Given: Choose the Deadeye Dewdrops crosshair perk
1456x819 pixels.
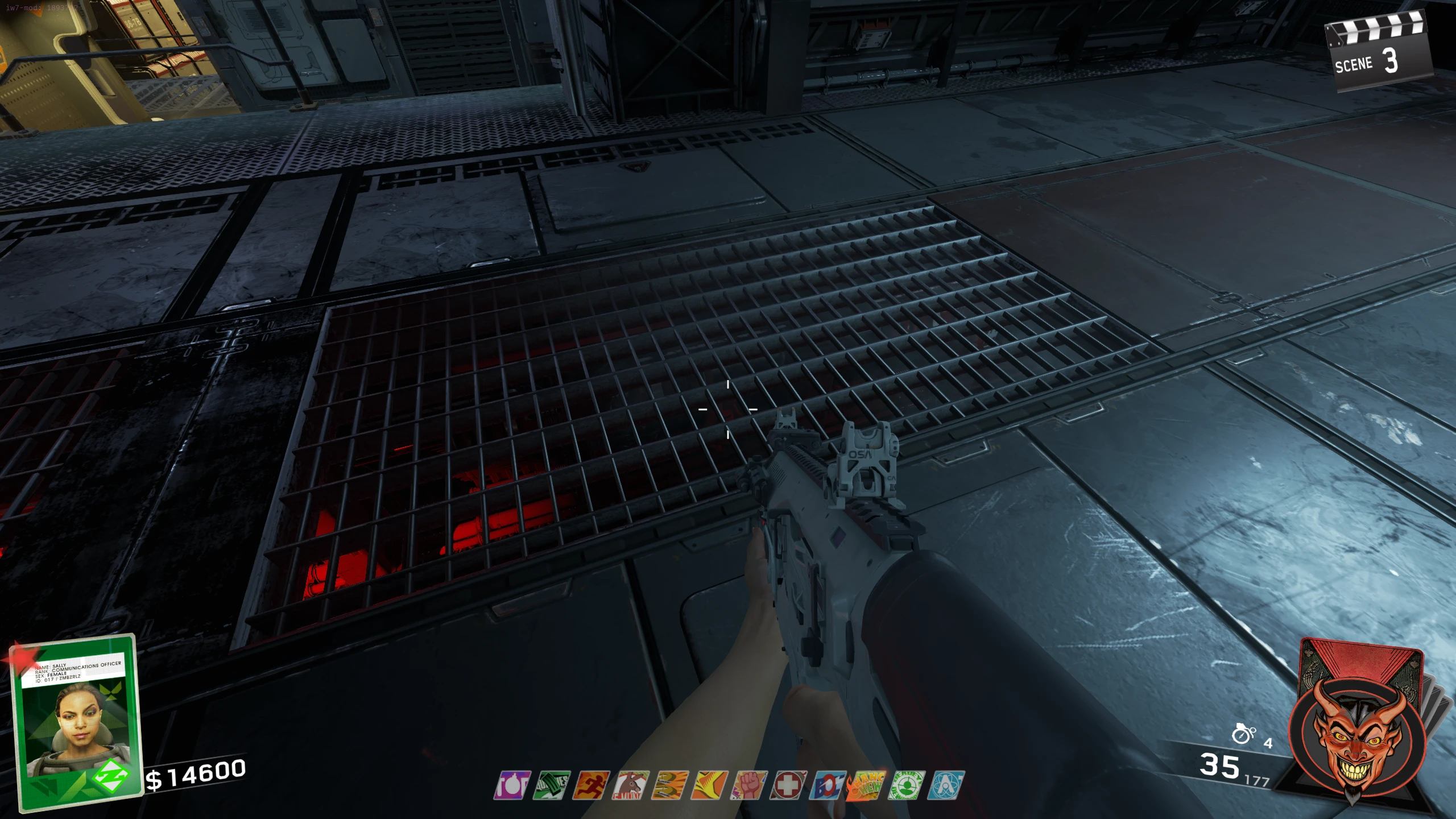Looking at the screenshot, I should coord(907,785).
